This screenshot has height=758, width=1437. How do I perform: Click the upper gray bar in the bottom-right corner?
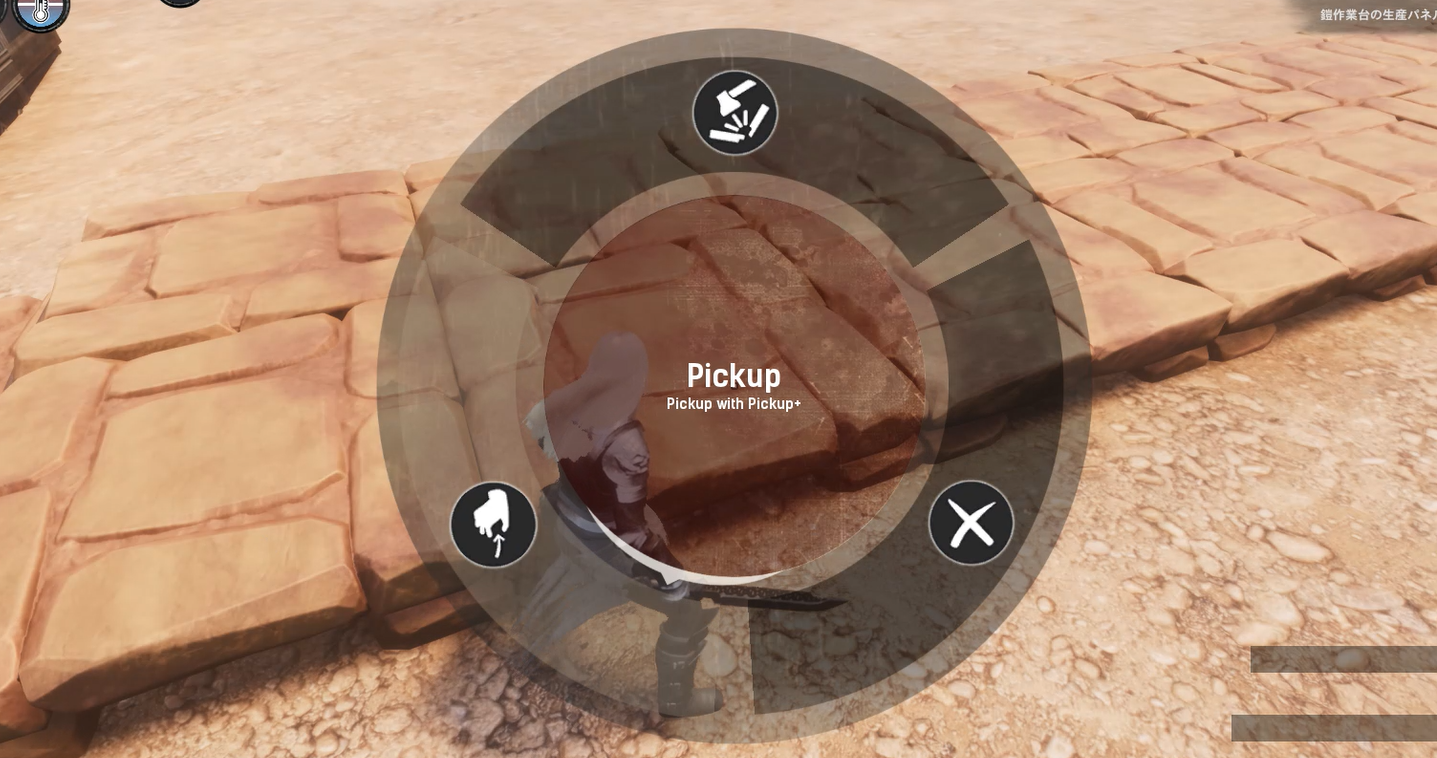point(1344,660)
